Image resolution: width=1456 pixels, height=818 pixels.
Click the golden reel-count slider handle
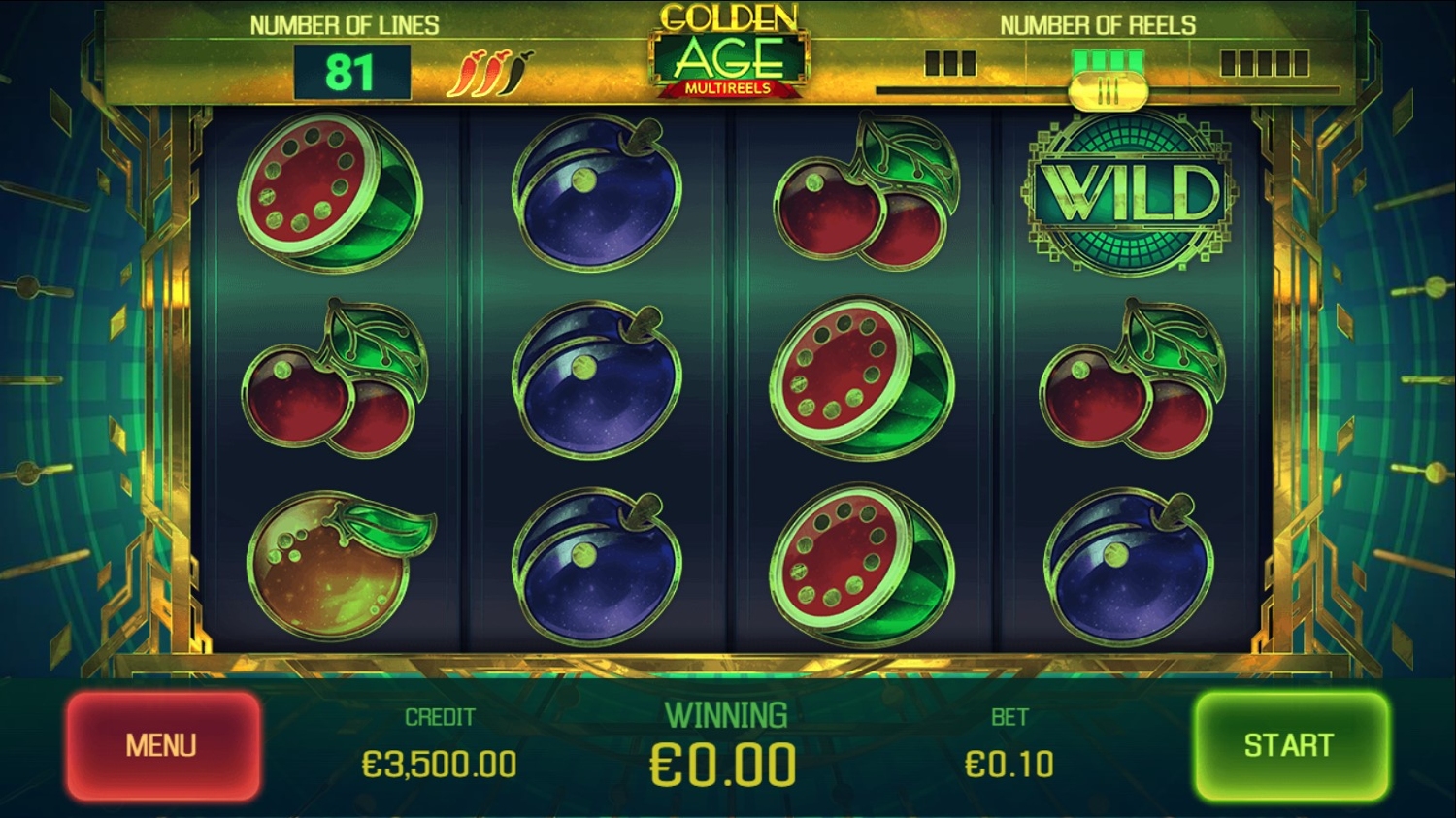[1108, 93]
